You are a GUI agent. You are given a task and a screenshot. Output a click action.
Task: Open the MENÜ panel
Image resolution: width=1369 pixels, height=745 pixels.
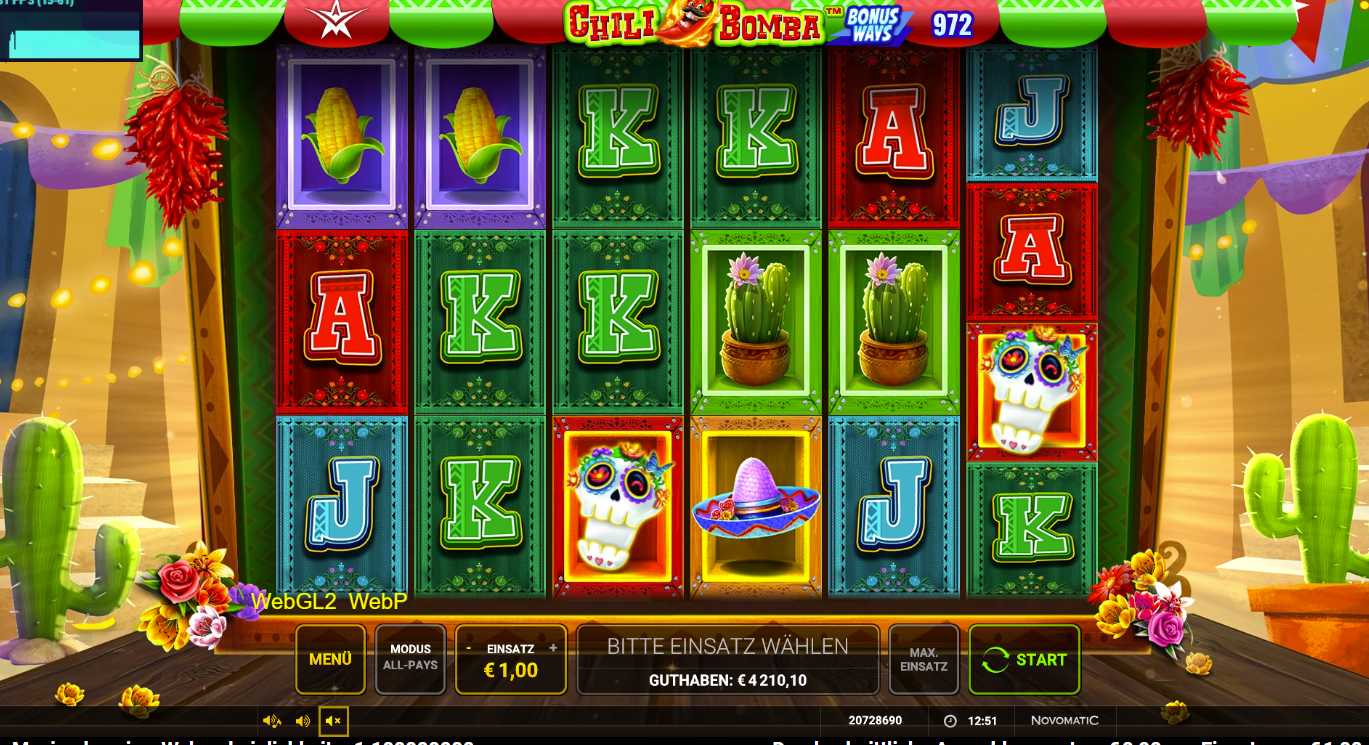pyautogui.click(x=330, y=659)
